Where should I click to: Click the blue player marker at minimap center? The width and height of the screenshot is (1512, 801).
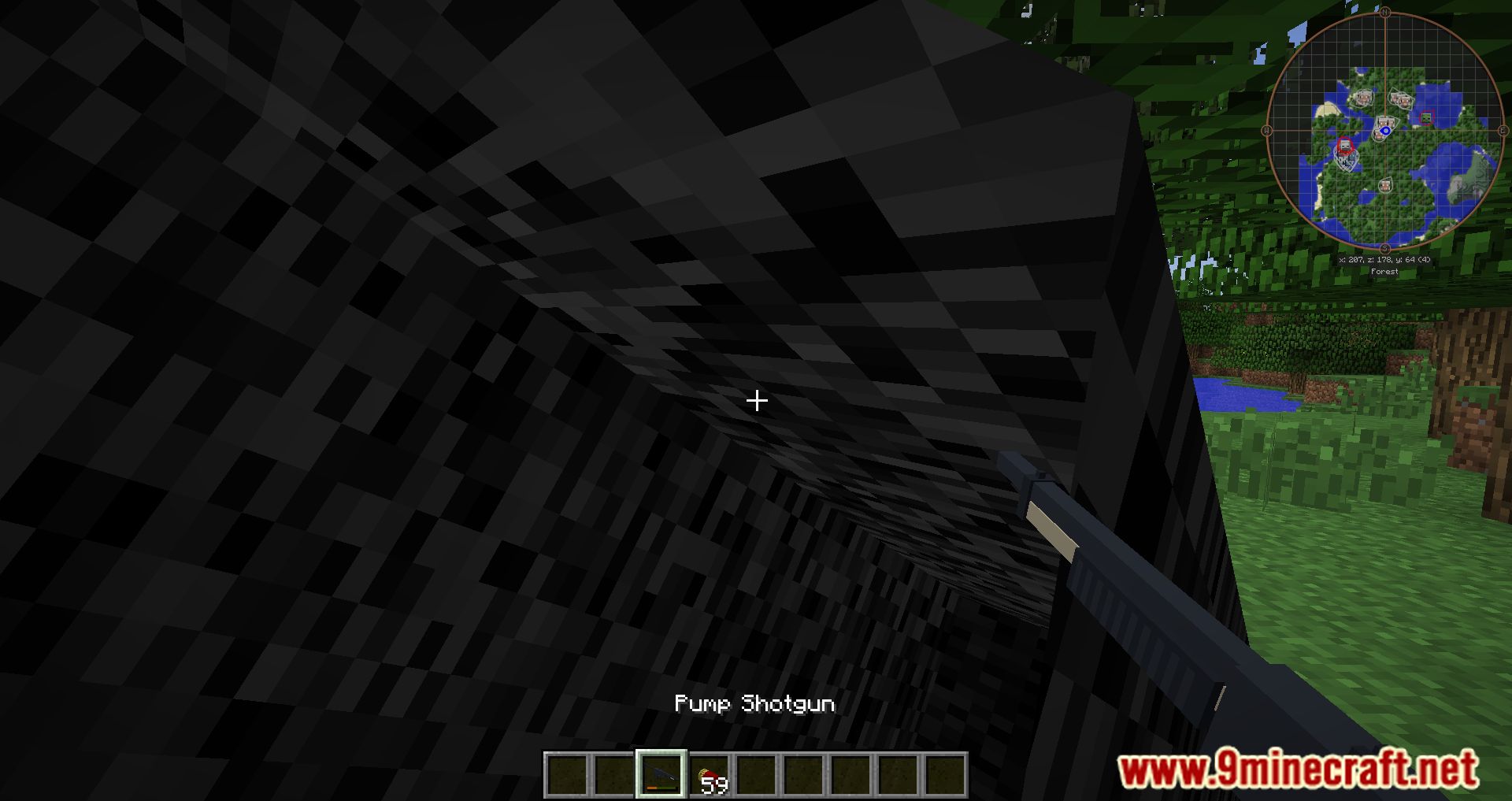[1386, 130]
